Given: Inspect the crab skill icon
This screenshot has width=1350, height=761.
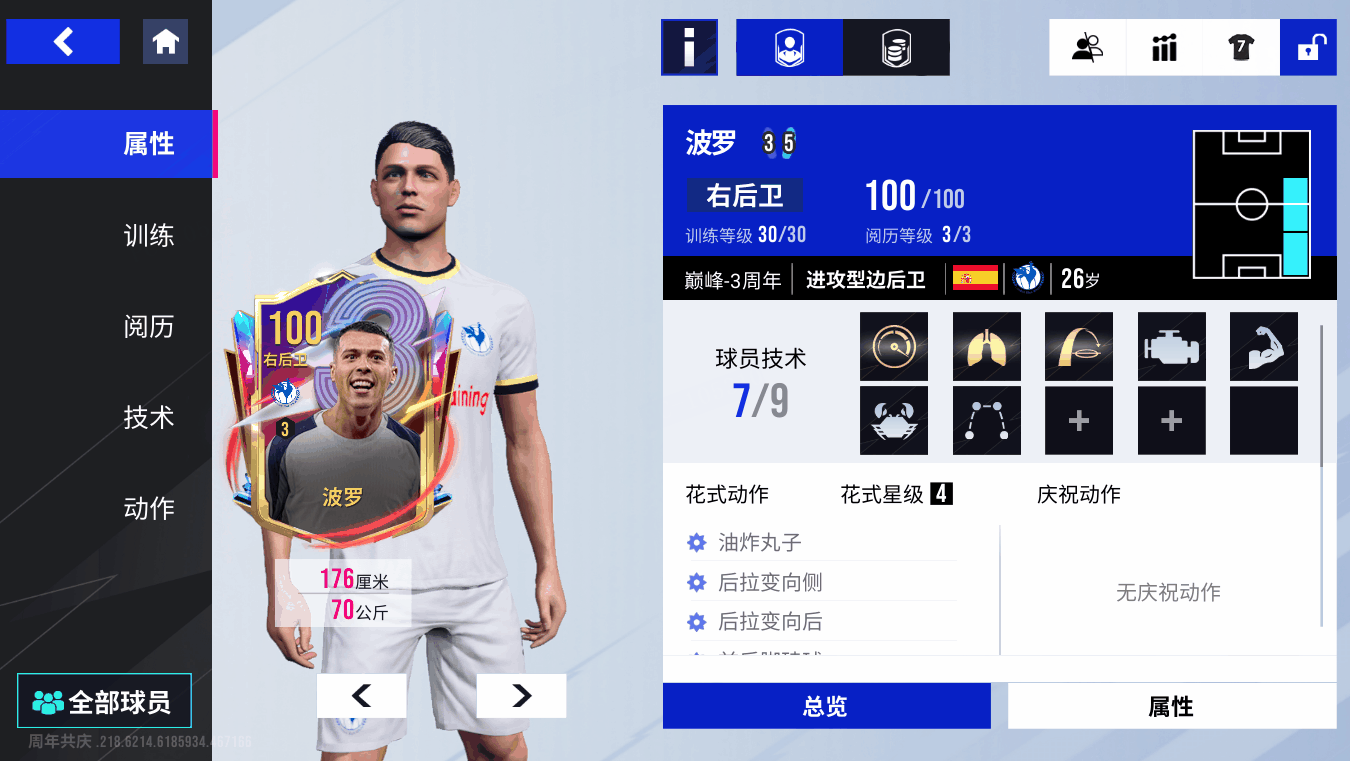Looking at the screenshot, I should (x=894, y=421).
